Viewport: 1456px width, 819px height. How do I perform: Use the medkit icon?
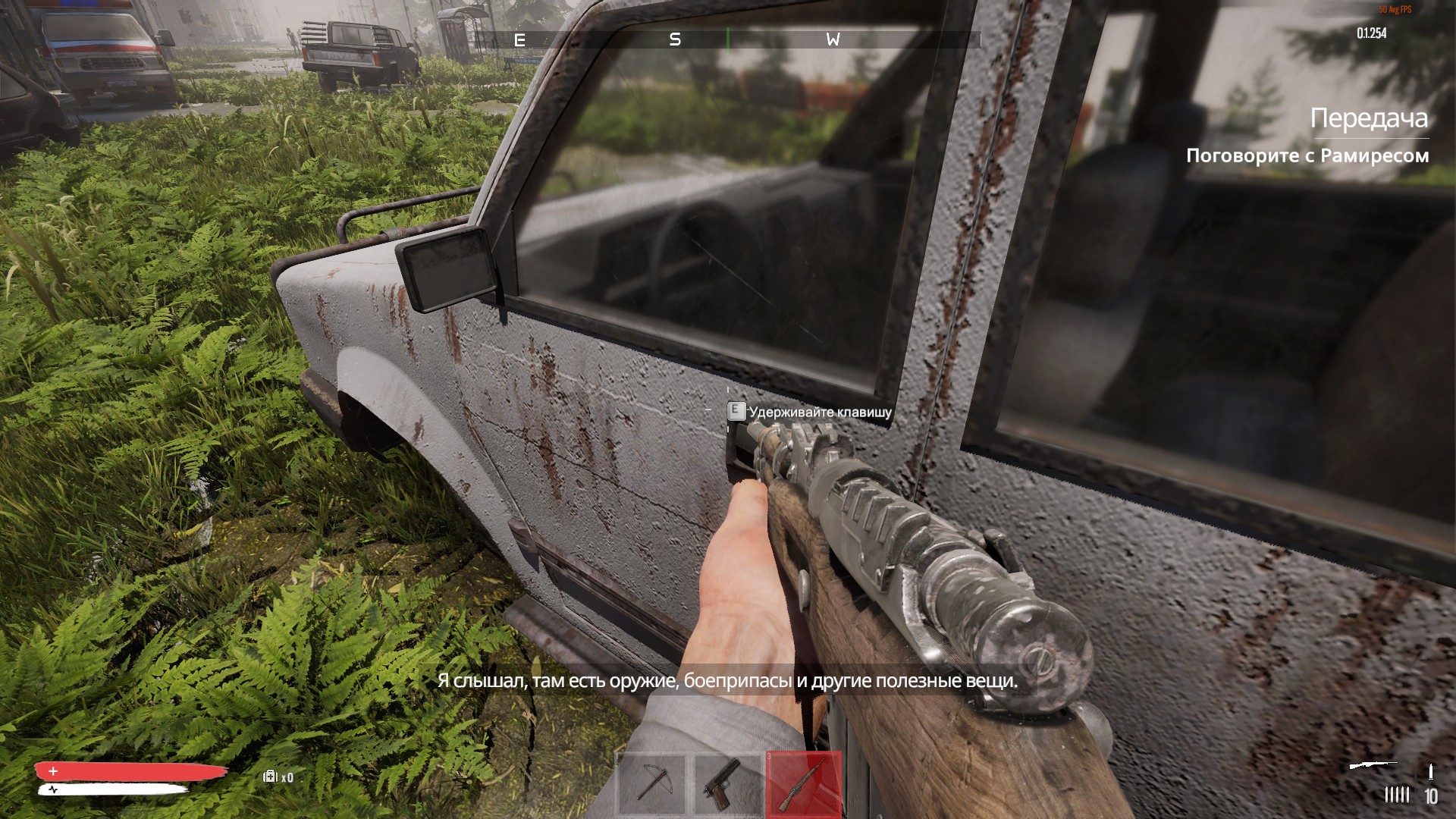(270, 777)
